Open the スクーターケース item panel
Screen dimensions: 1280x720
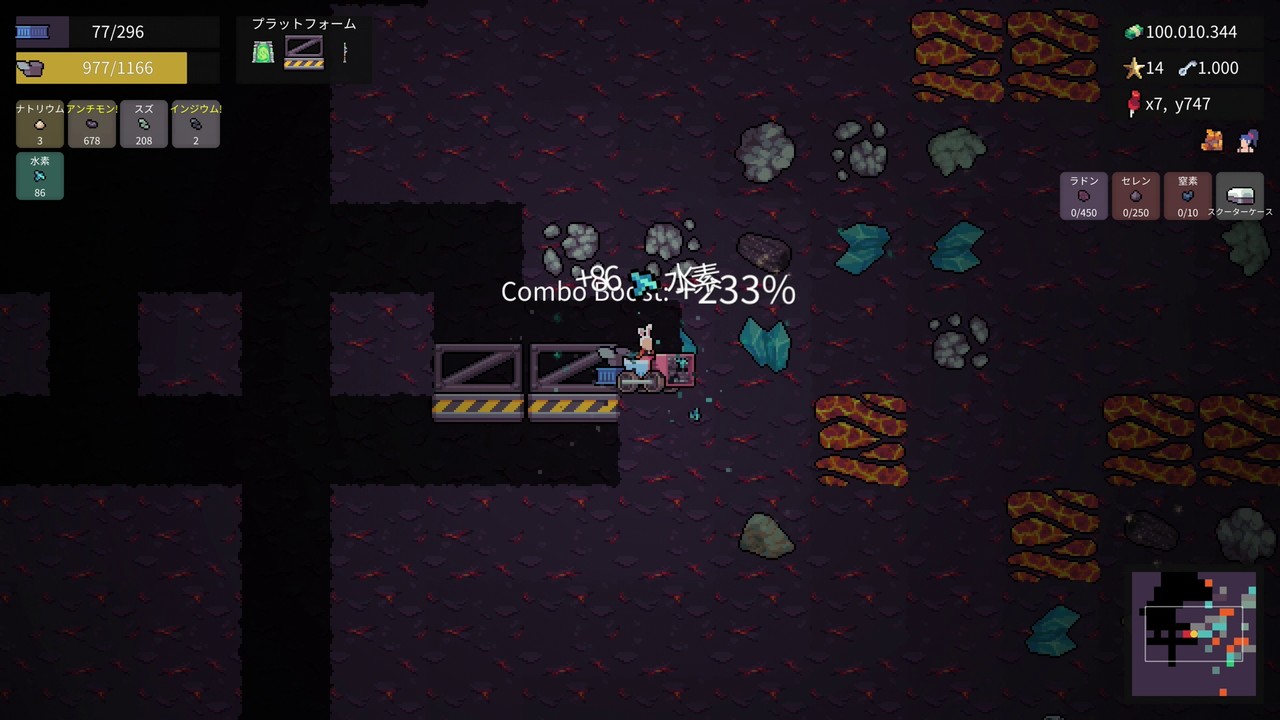coord(1241,196)
